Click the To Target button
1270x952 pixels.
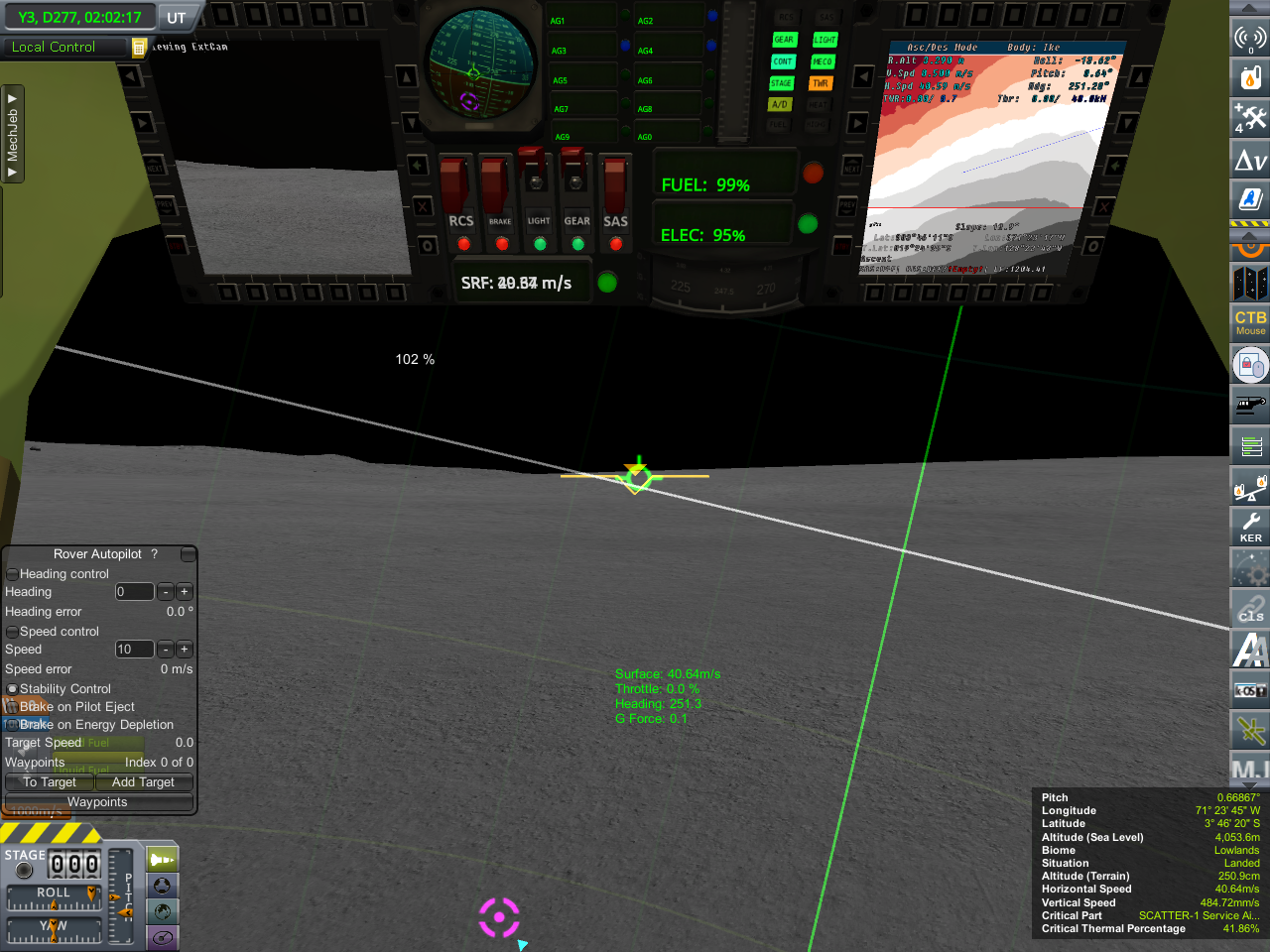coord(50,782)
